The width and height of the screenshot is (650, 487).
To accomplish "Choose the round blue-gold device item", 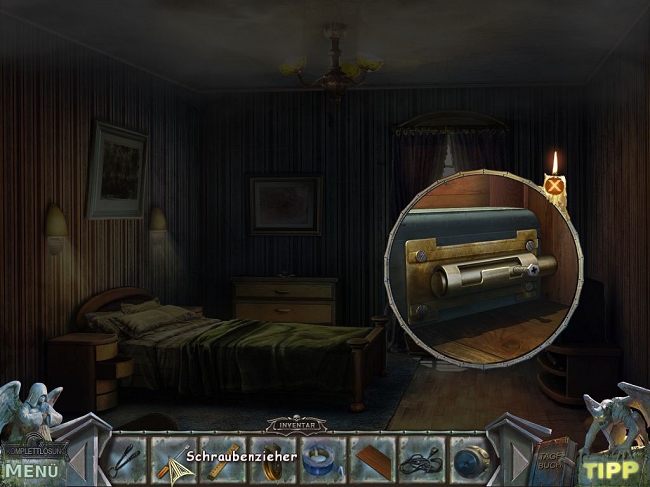I will click(x=469, y=461).
